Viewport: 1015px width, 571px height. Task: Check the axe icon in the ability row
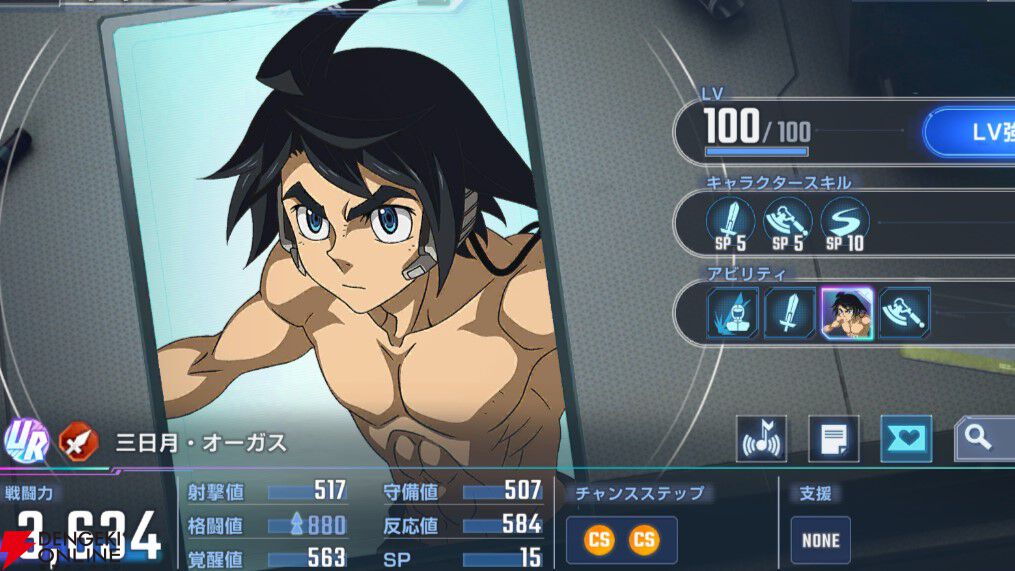[904, 313]
